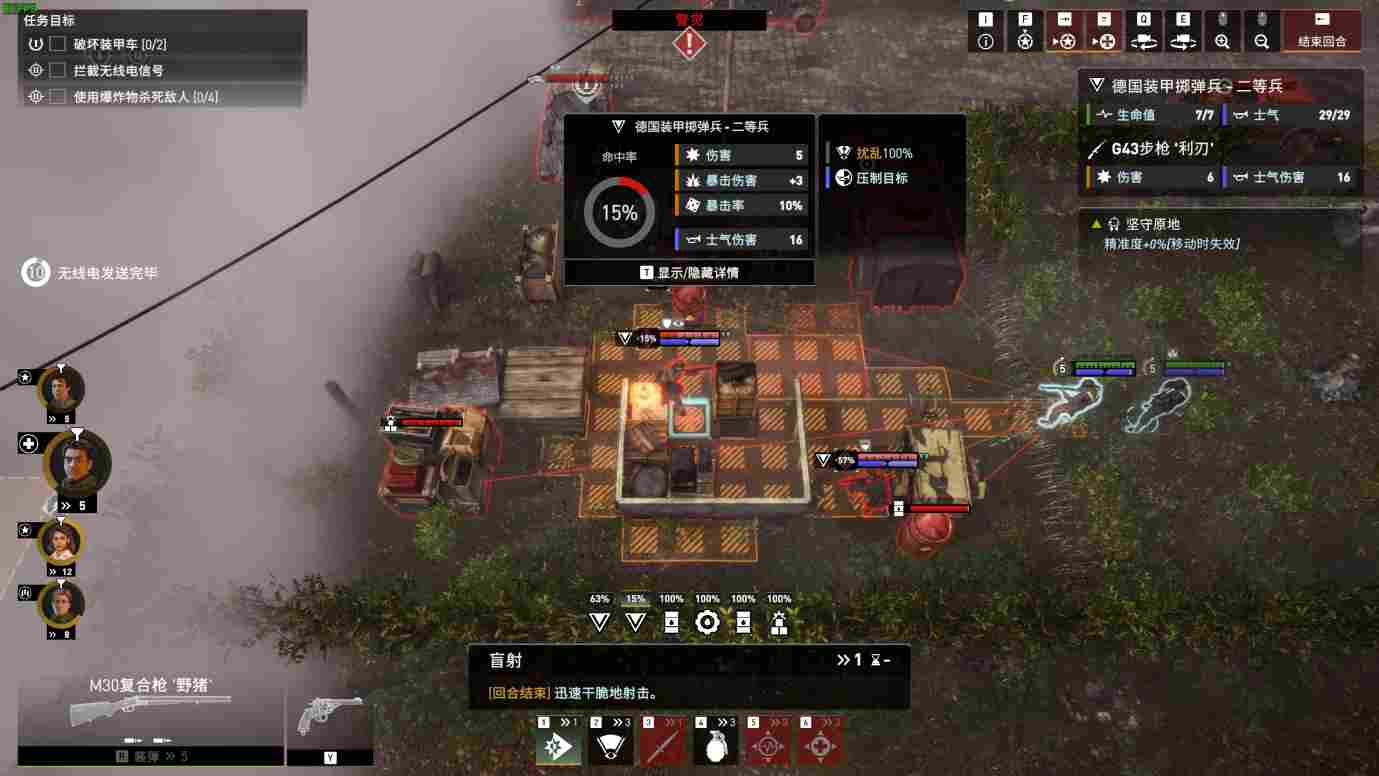End the turn with 结束回合 button
The width and height of the screenshot is (1379, 776).
(x=1322, y=32)
